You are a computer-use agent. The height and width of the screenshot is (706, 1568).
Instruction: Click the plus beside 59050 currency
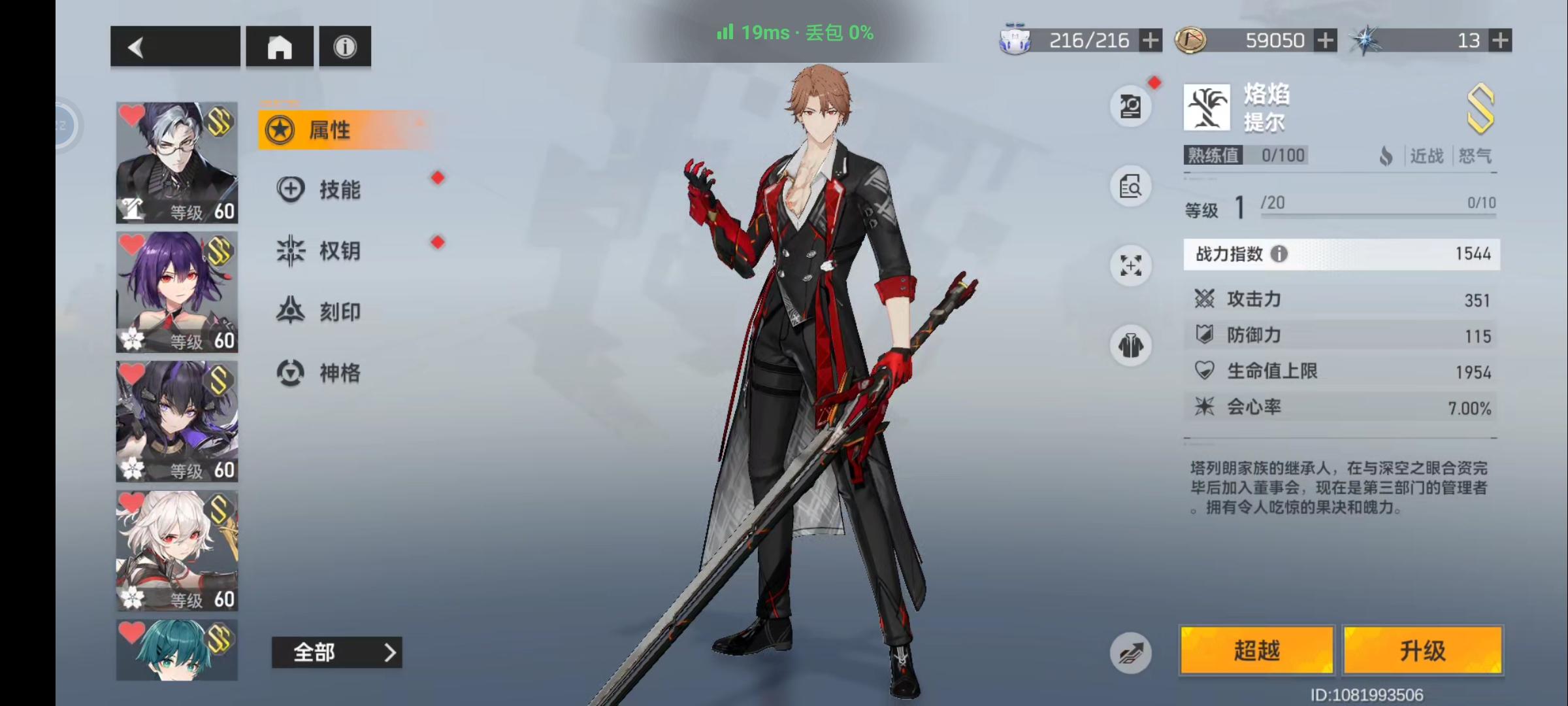tap(1325, 41)
